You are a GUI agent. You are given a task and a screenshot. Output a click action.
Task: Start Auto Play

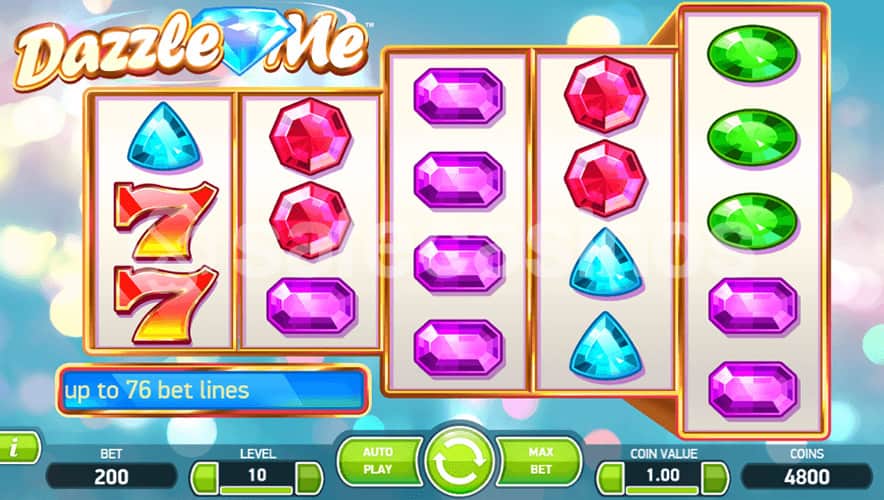(x=377, y=459)
